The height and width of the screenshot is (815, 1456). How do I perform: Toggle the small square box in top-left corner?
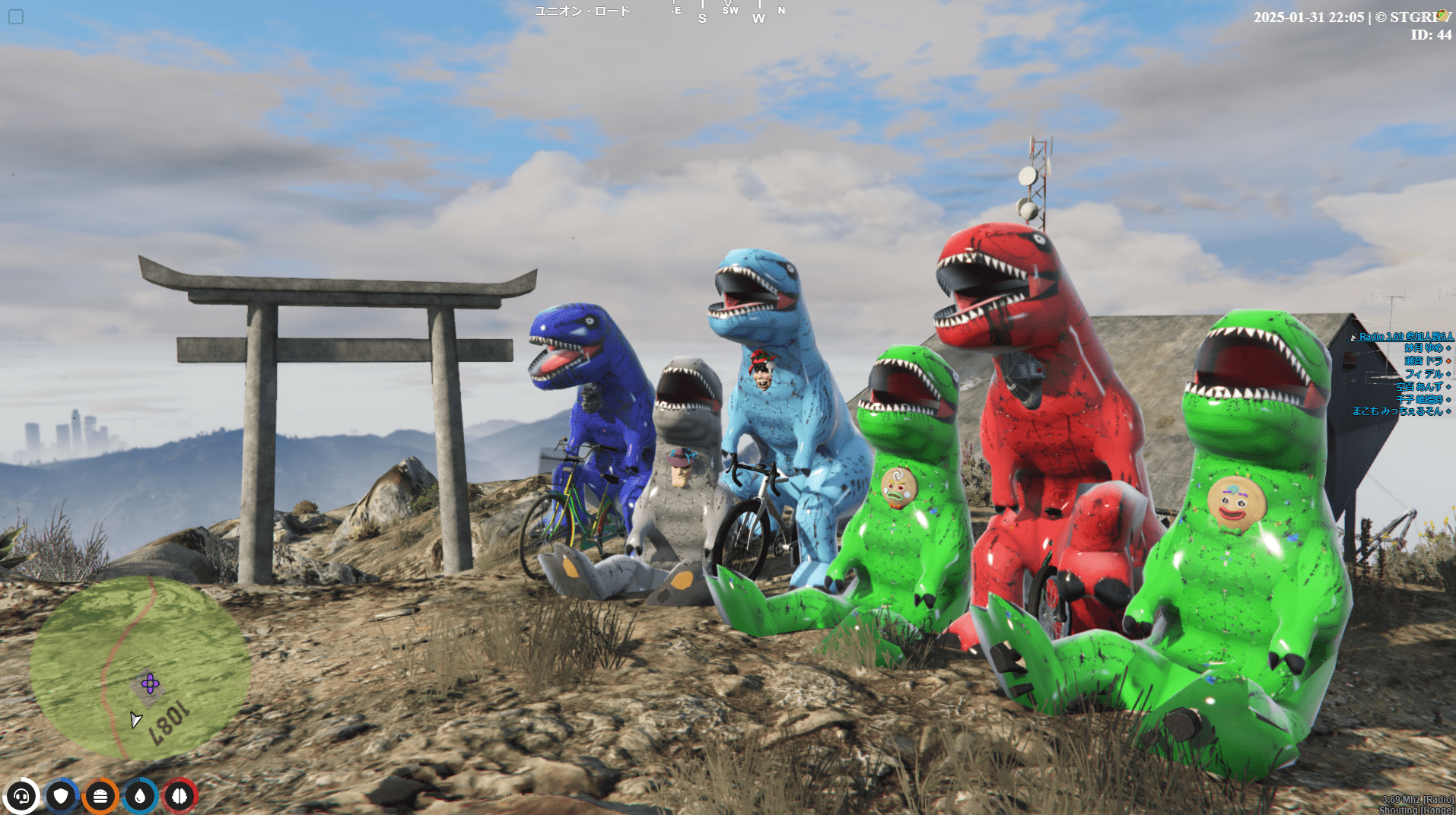click(x=16, y=17)
